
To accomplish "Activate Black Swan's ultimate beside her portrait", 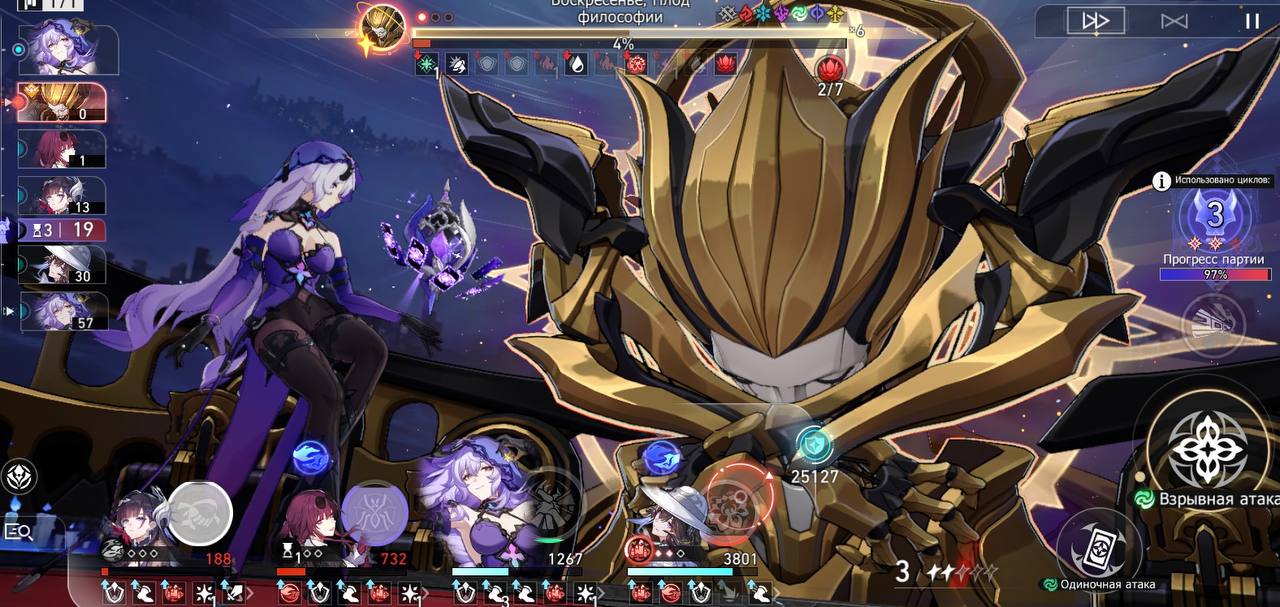I will coord(550,500).
